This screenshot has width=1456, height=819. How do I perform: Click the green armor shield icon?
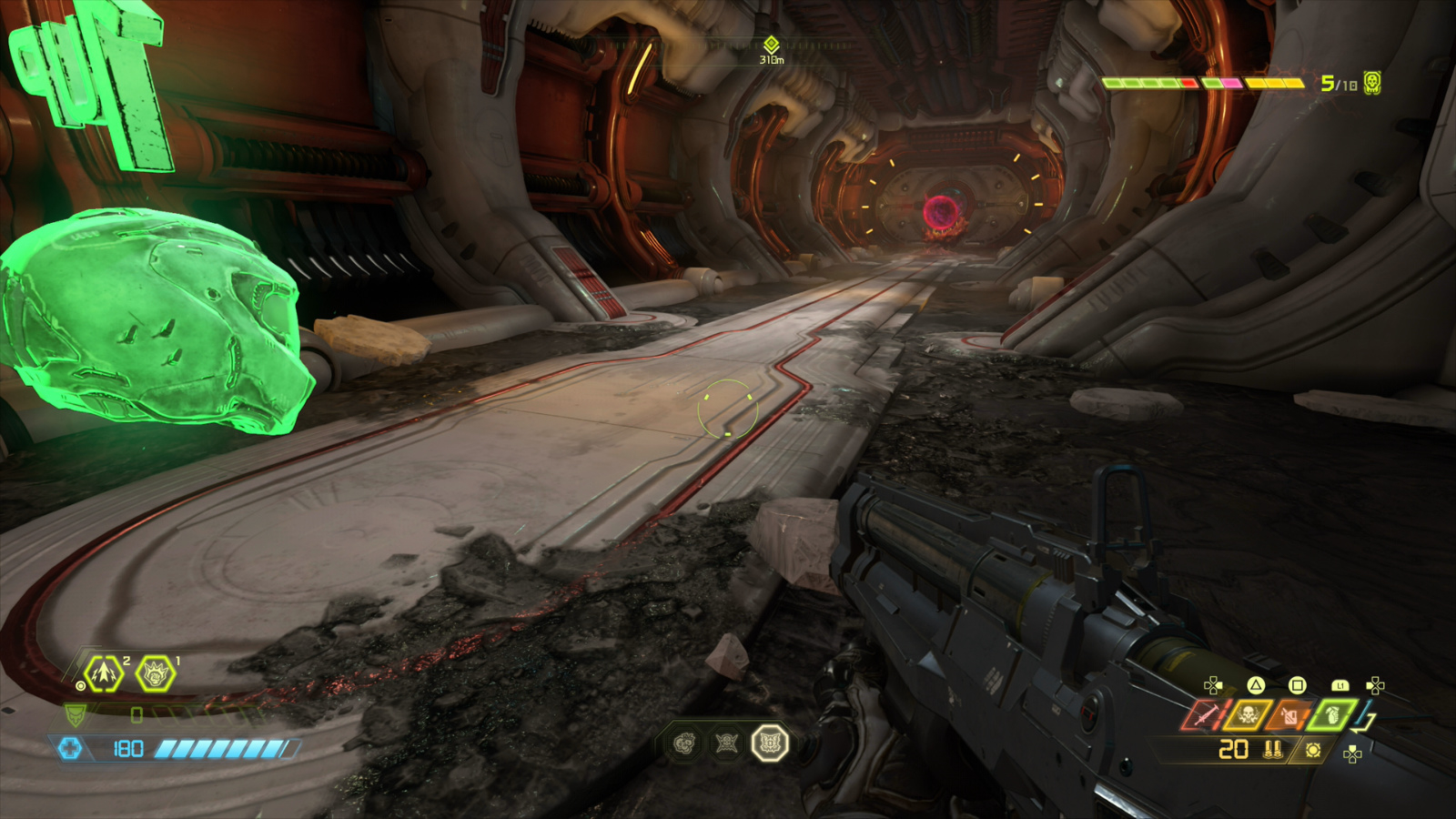tap(76, 715)
